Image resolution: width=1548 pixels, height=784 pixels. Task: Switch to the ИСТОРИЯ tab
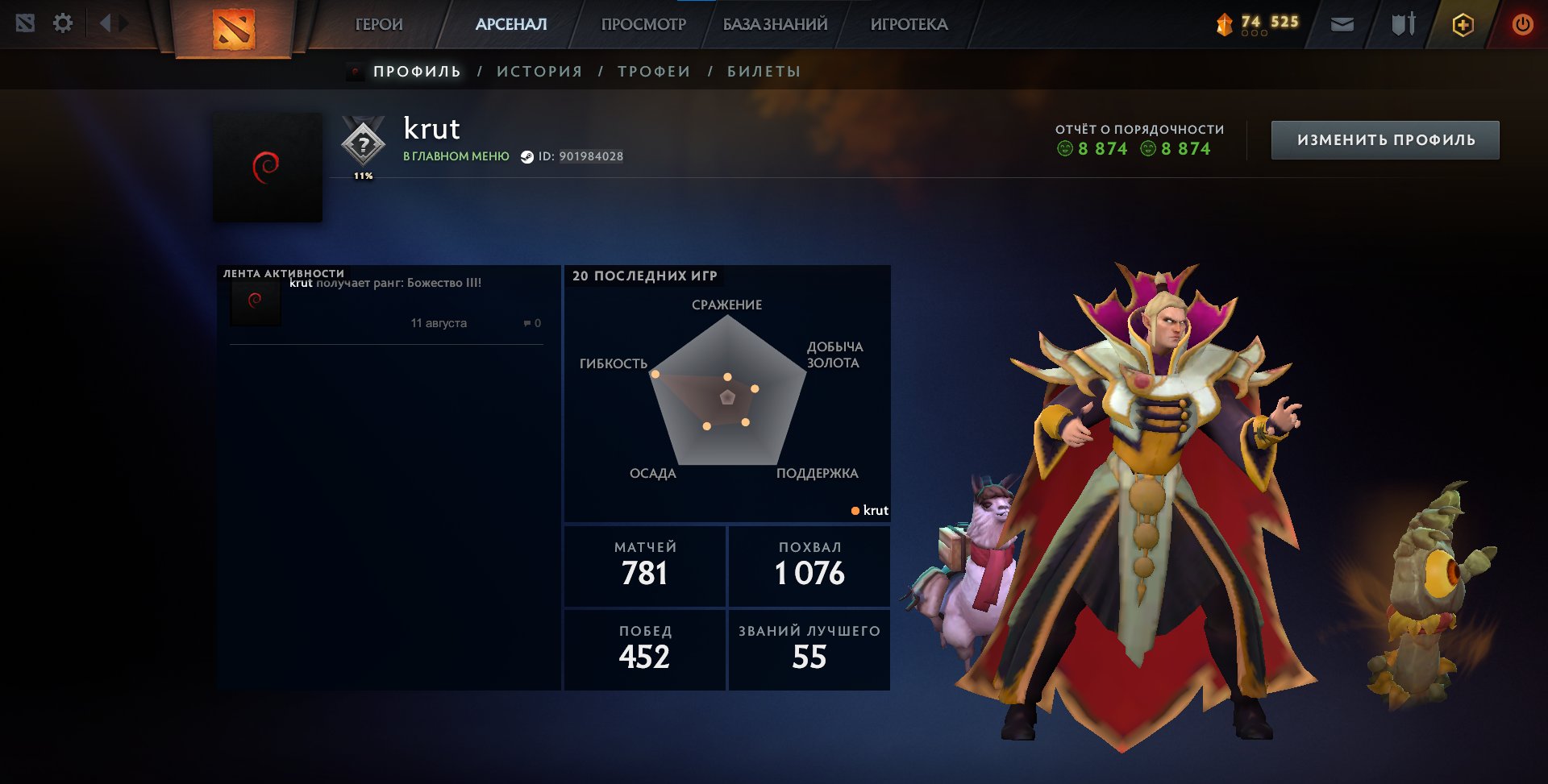[x=539, y=72]
